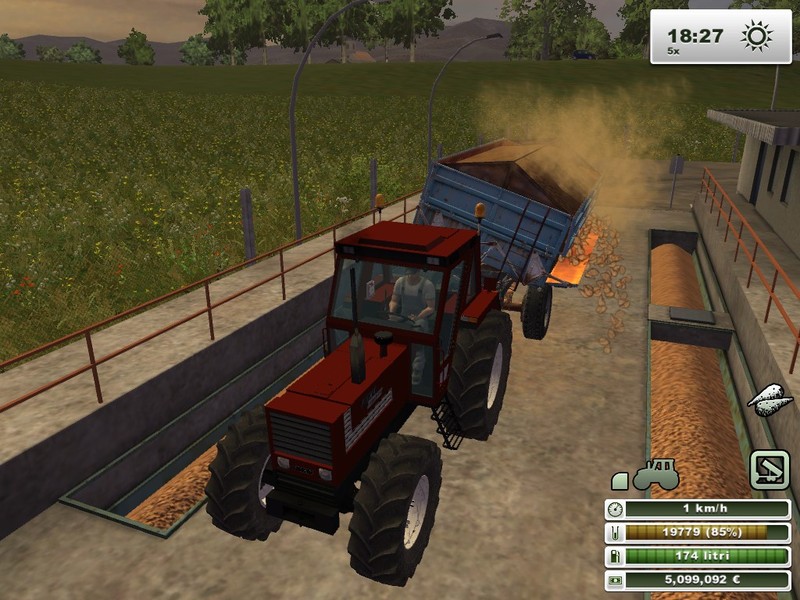Click the tipping trailer icon
Viewport: 800px width, 600px height.
(x=769, y=471)
